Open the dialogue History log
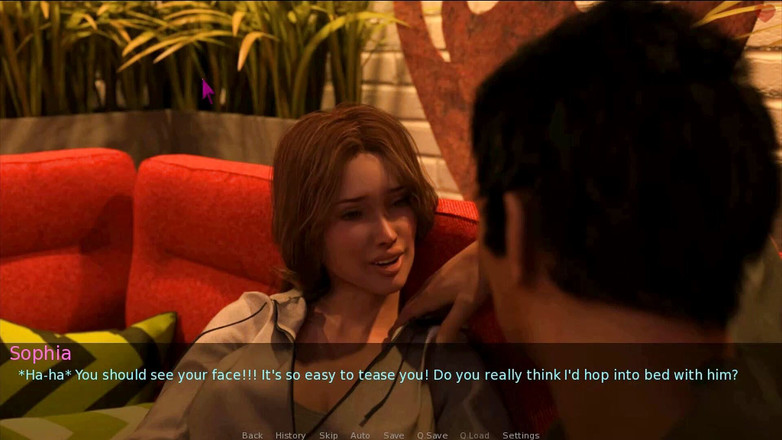 (290, 435)
